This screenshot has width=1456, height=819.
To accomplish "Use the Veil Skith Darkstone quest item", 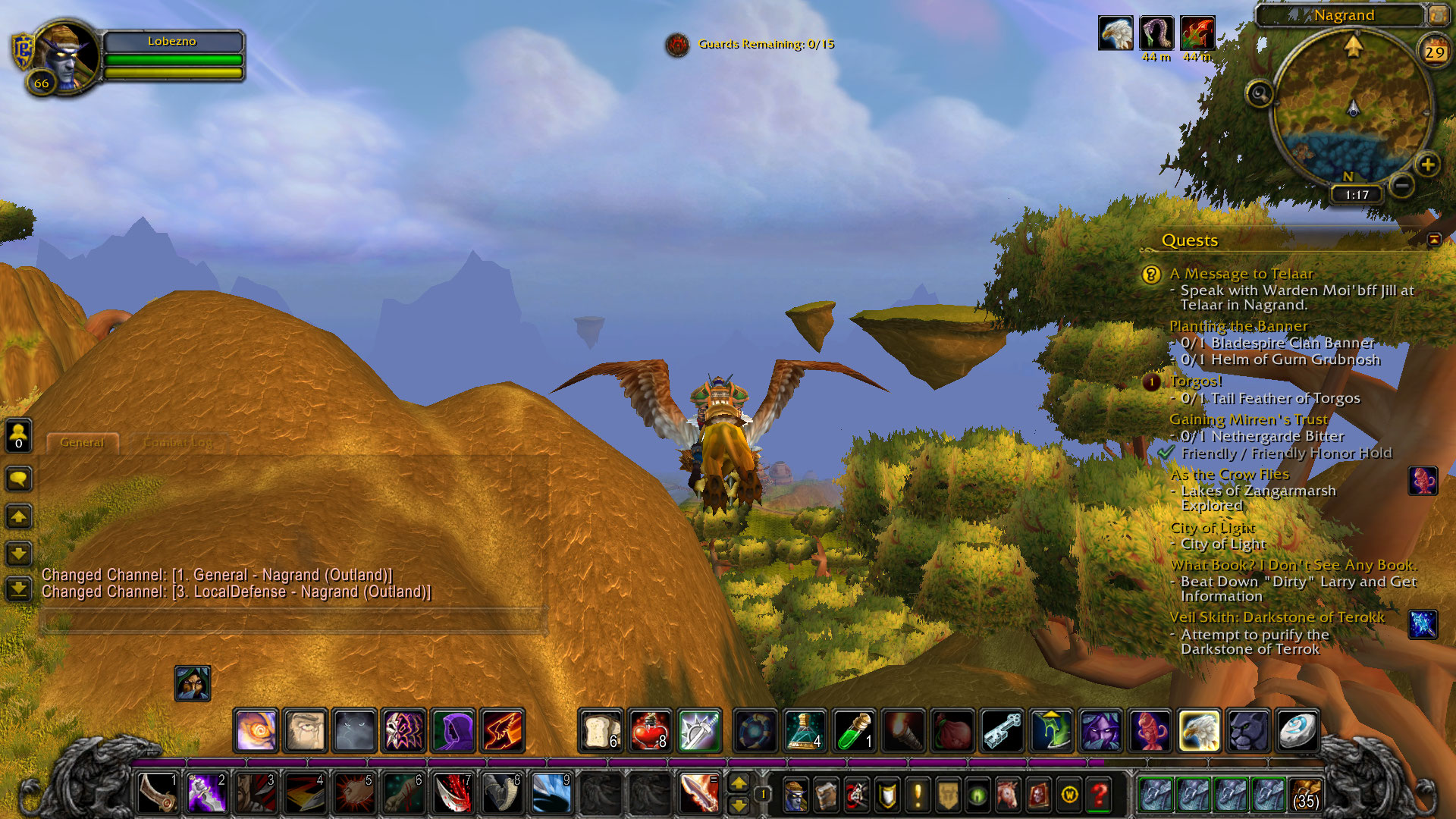I will tap(1423, 624).
